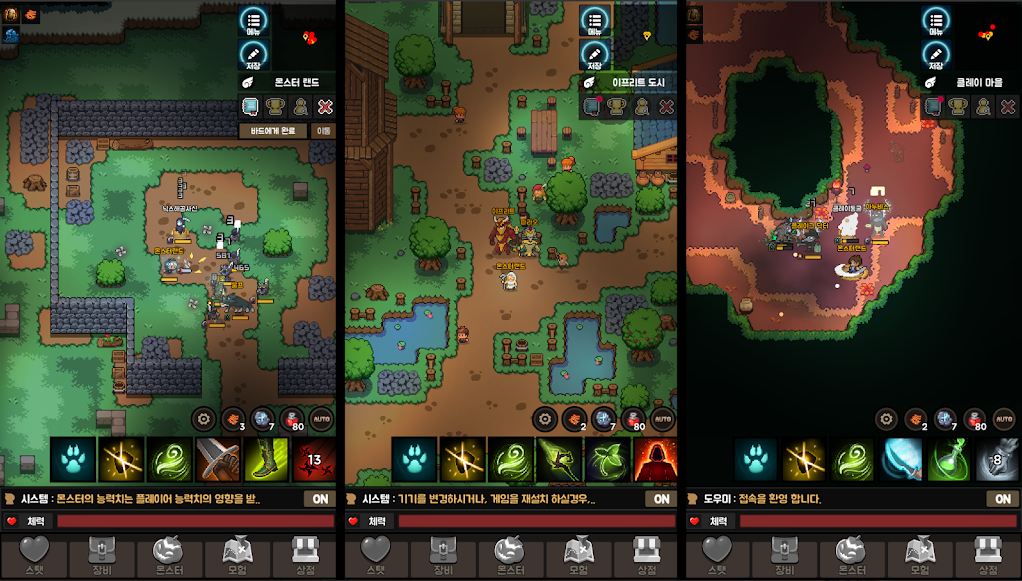Click the 바드에게 완료 quest button
Image resolution: width=1022 pixels, height=581 pixels.
tap(273, 130)
